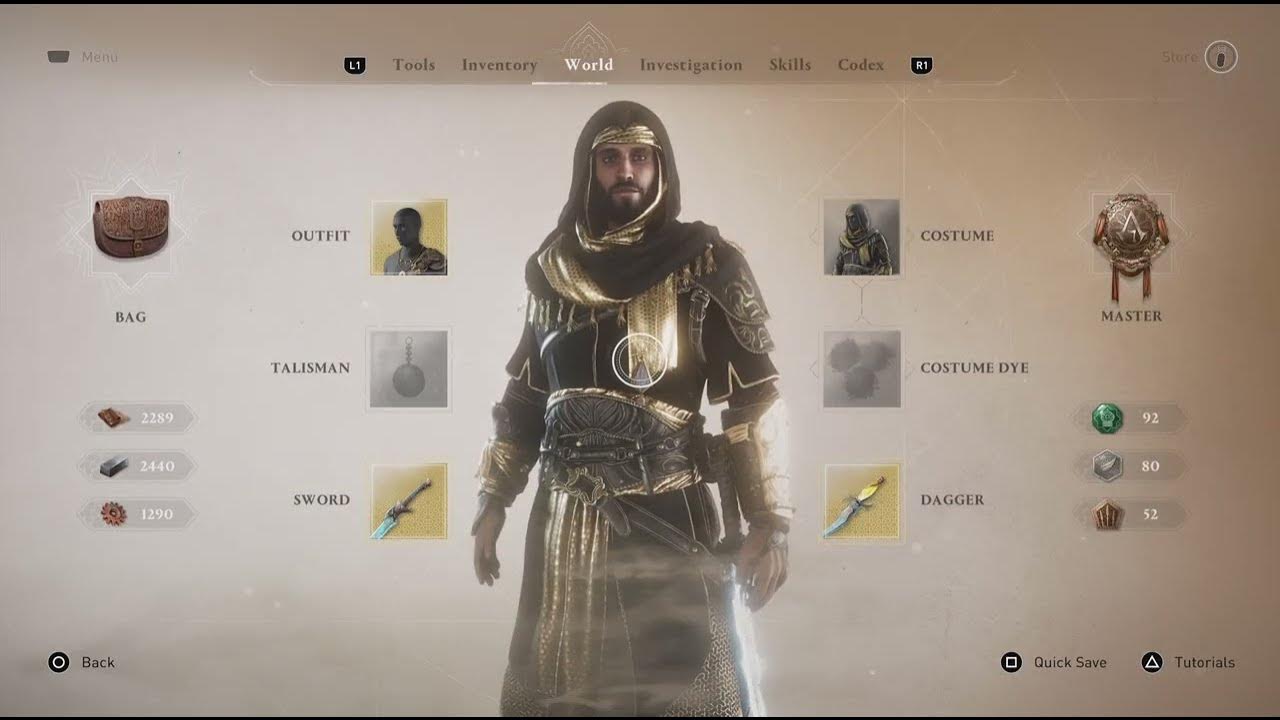Image resolution: width=1280 pixels, height=720 pixels.
Task: Open the Costume slot
Action: [x=862, y=238]
